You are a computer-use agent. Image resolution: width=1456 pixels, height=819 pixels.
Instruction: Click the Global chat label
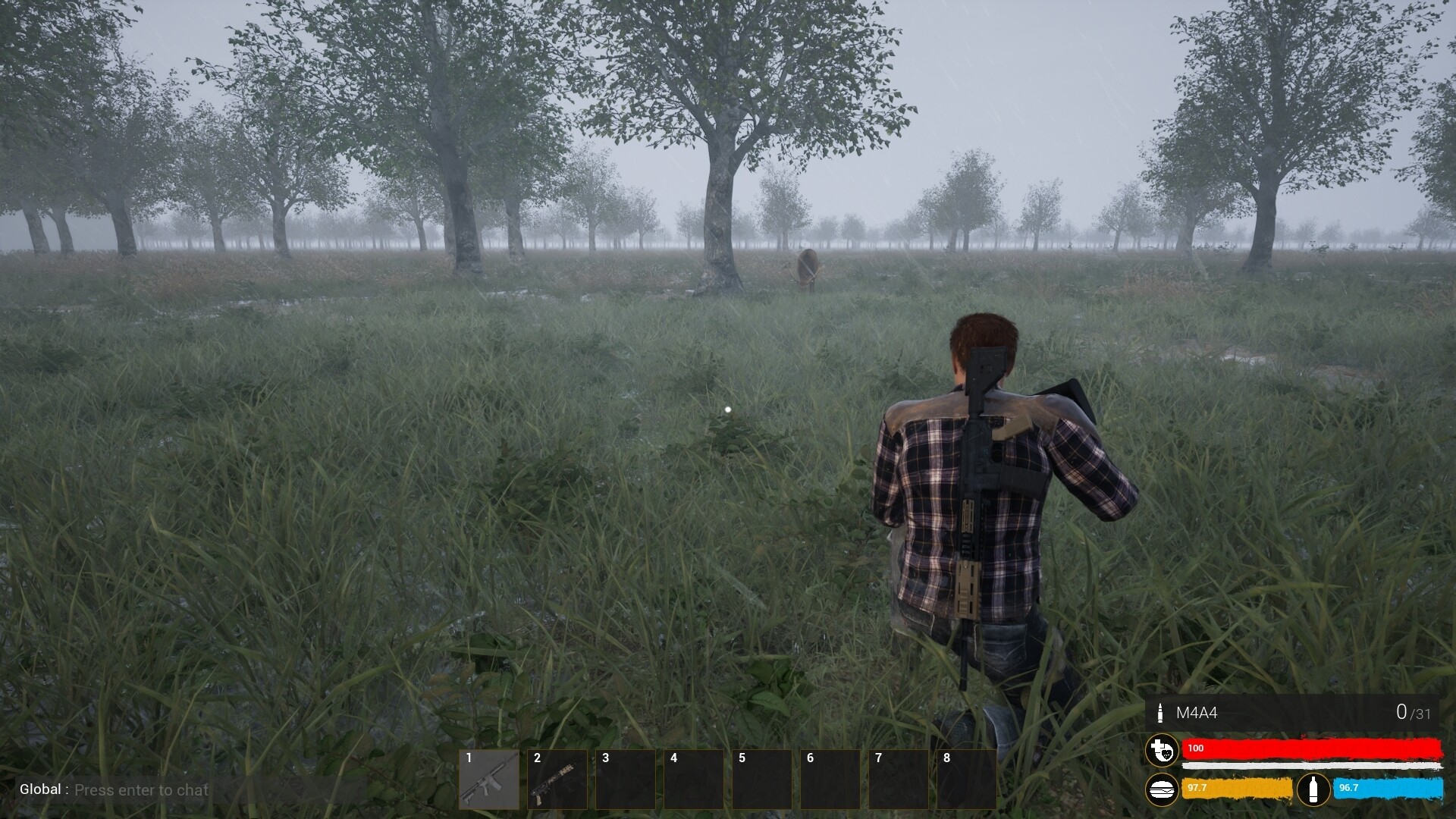point(39,789)
